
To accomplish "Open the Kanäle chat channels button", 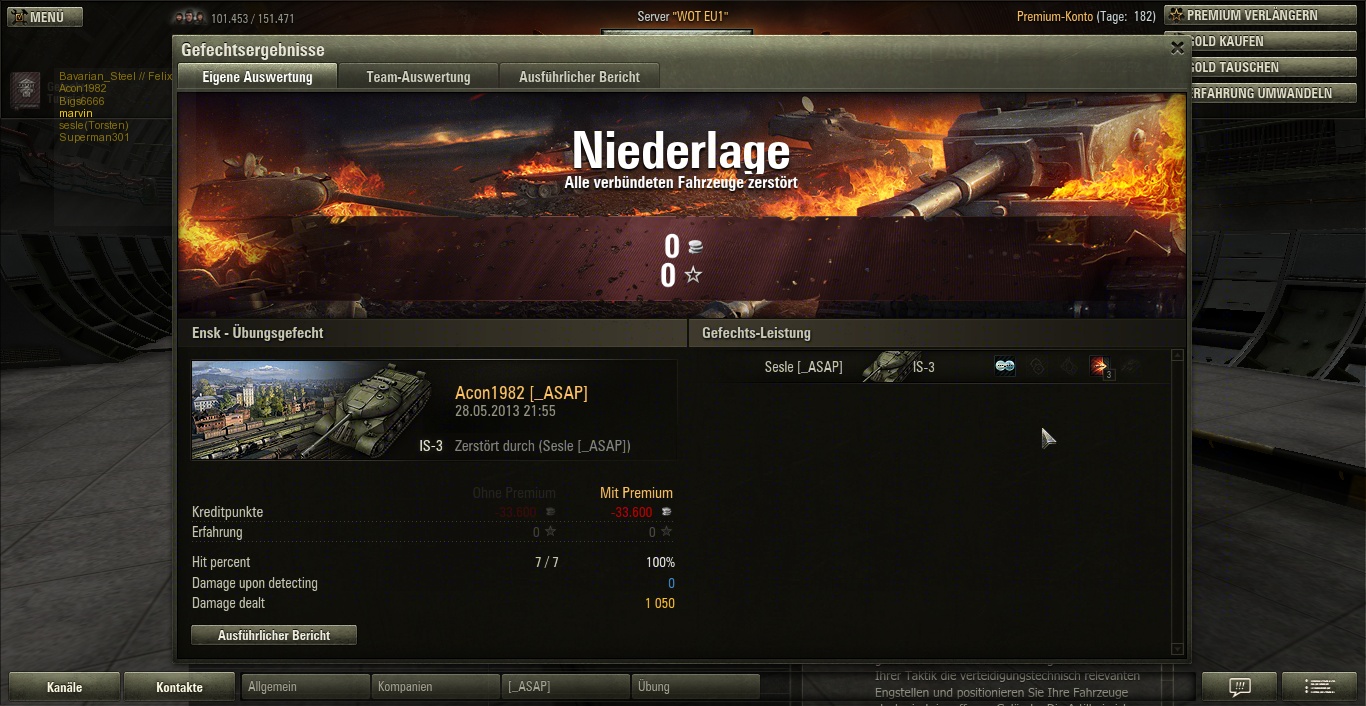I will 64,687.
